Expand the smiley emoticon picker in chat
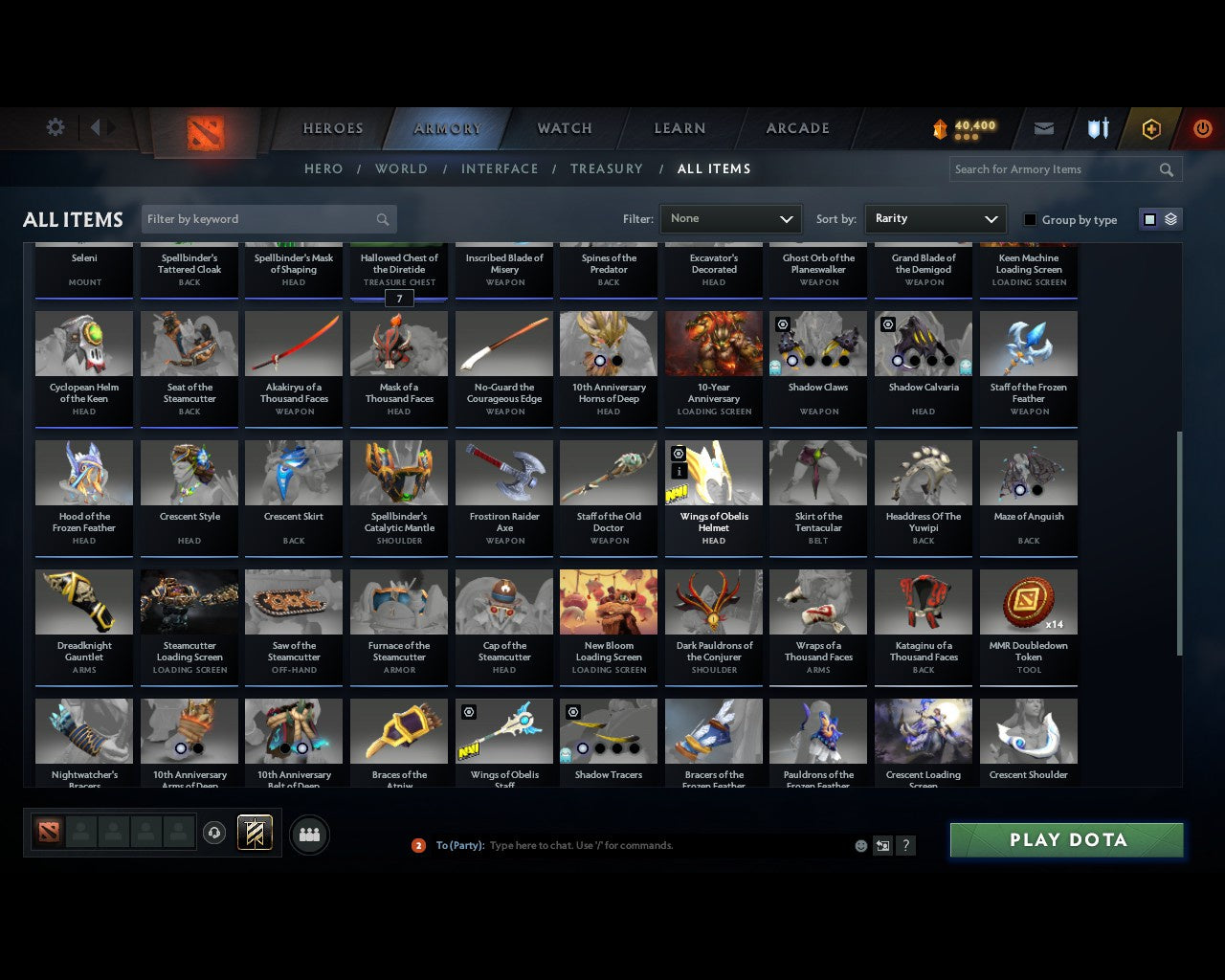The width and height of the screenshot is (1225, 980). click(x=860, y=845)
